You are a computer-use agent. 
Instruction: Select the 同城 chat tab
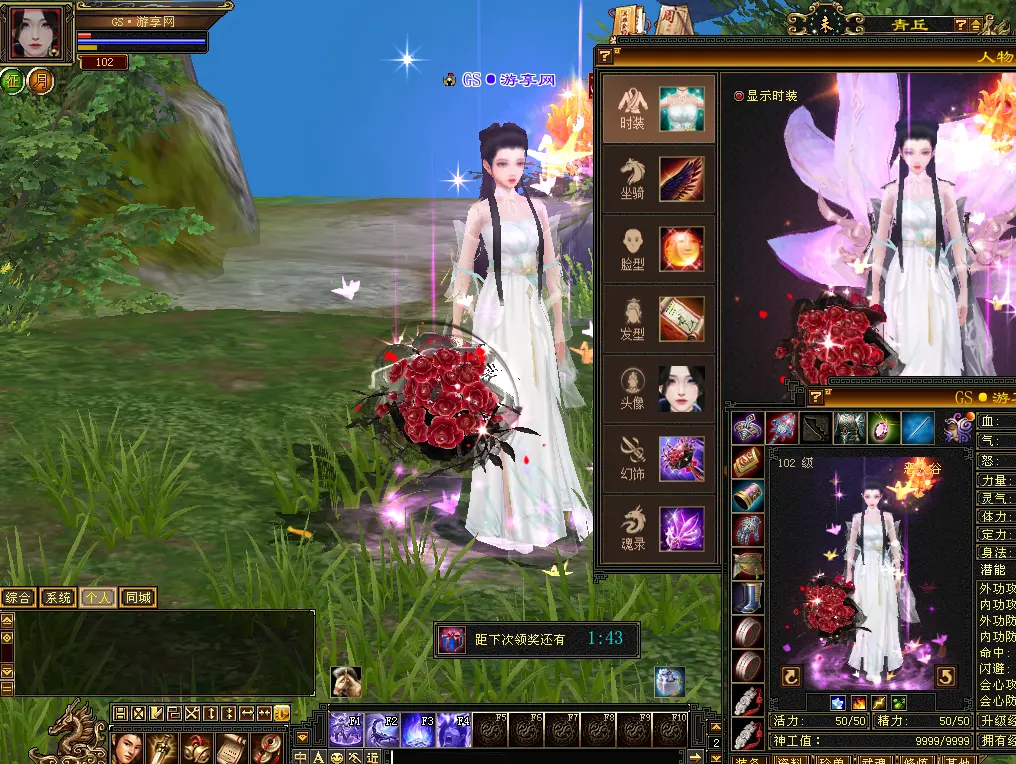point(138,598)
